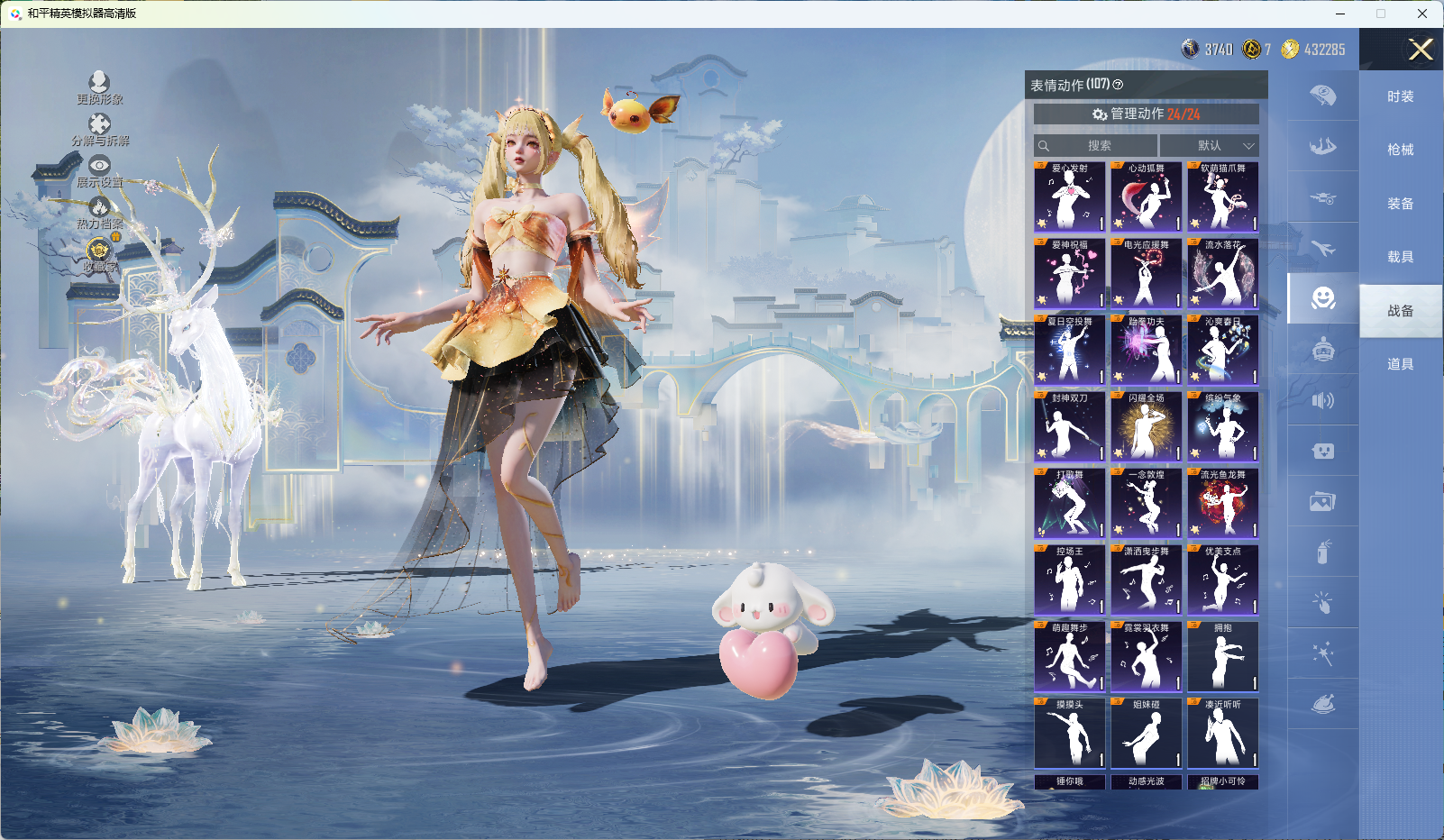
Task: Open the 收藏家 collector badge
Action: click(99, 254)
